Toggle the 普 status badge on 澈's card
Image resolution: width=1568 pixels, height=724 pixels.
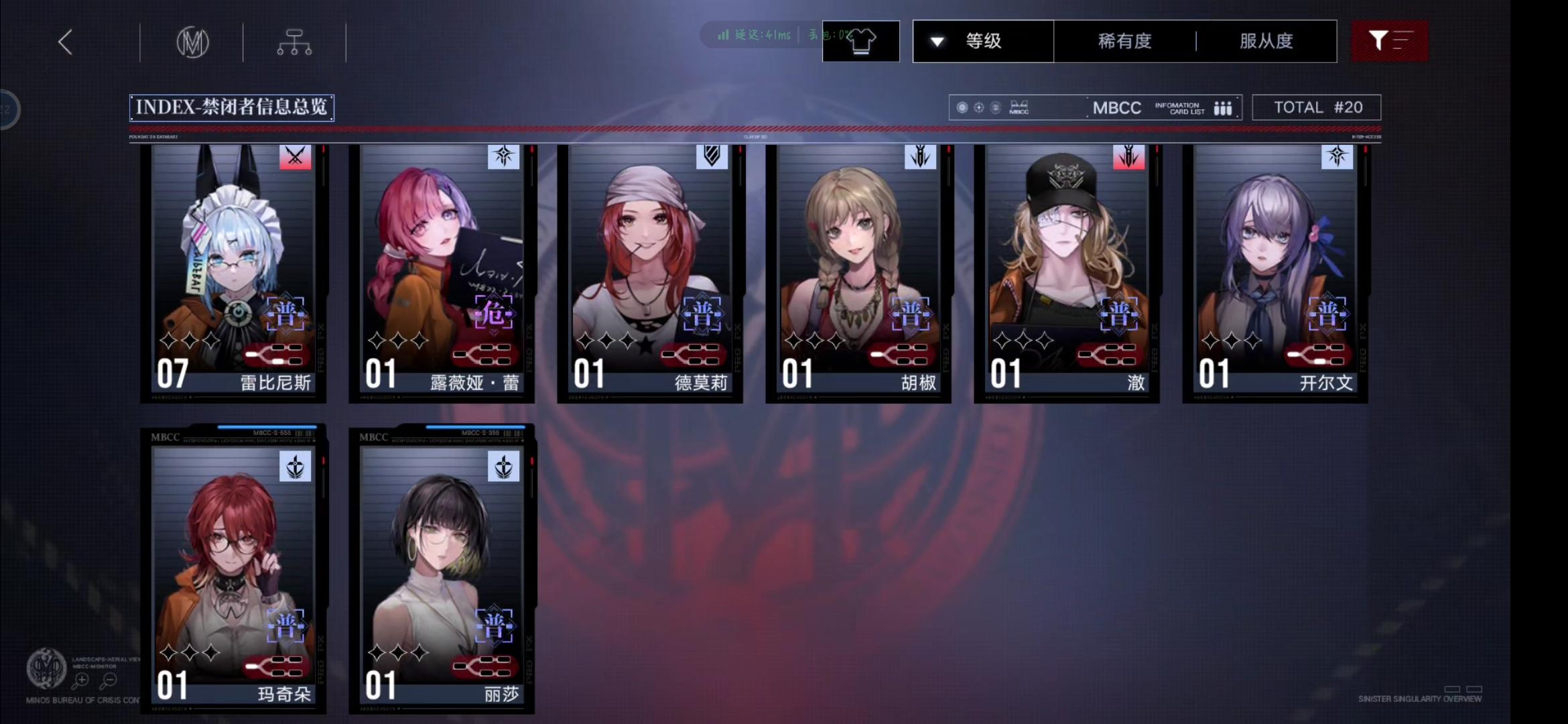pyautogui.click(x=1119, y=314)
